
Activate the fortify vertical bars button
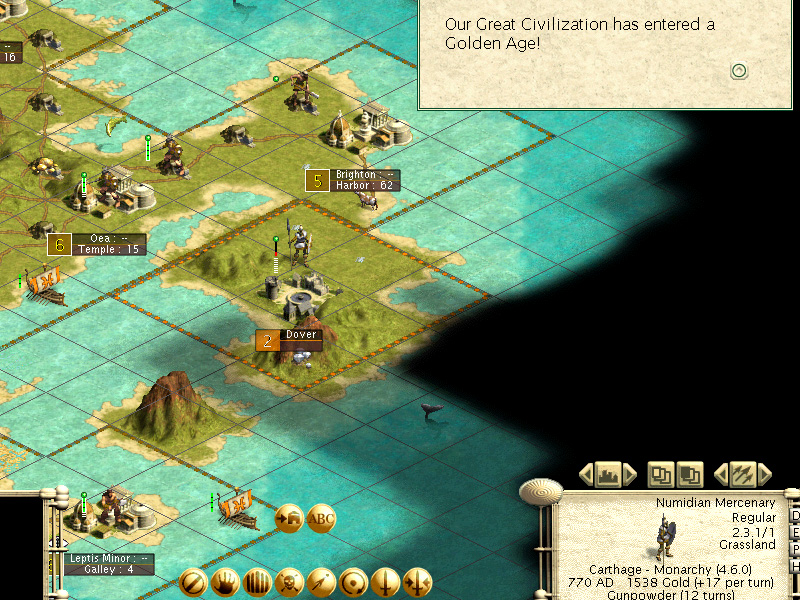tap(257, 583)
